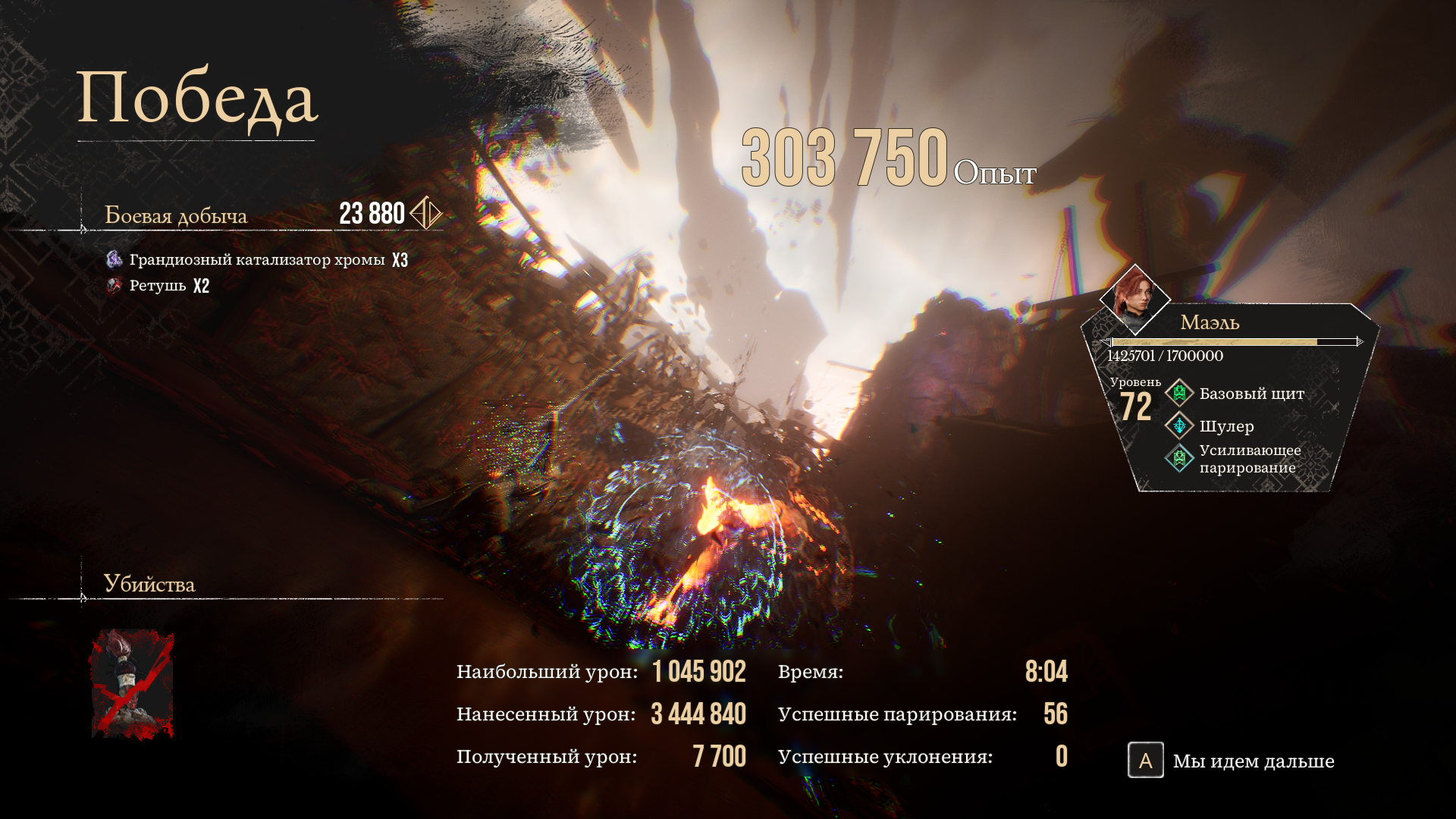
Task: Toggle the Боевая добыча section header
Action: pyautogui.click(x=177, y=215)
